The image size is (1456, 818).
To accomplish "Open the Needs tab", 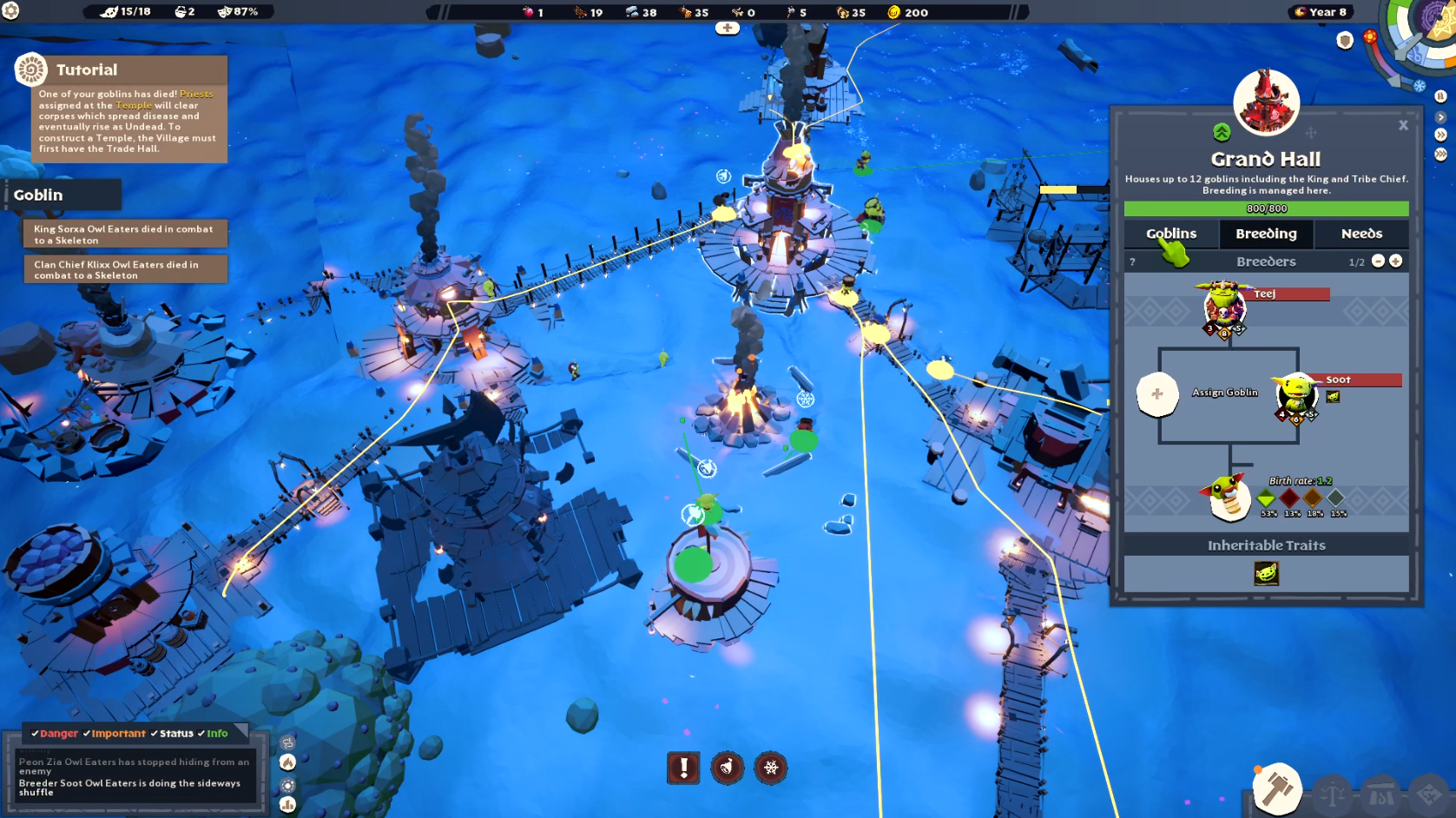I will pos(1360,234).
